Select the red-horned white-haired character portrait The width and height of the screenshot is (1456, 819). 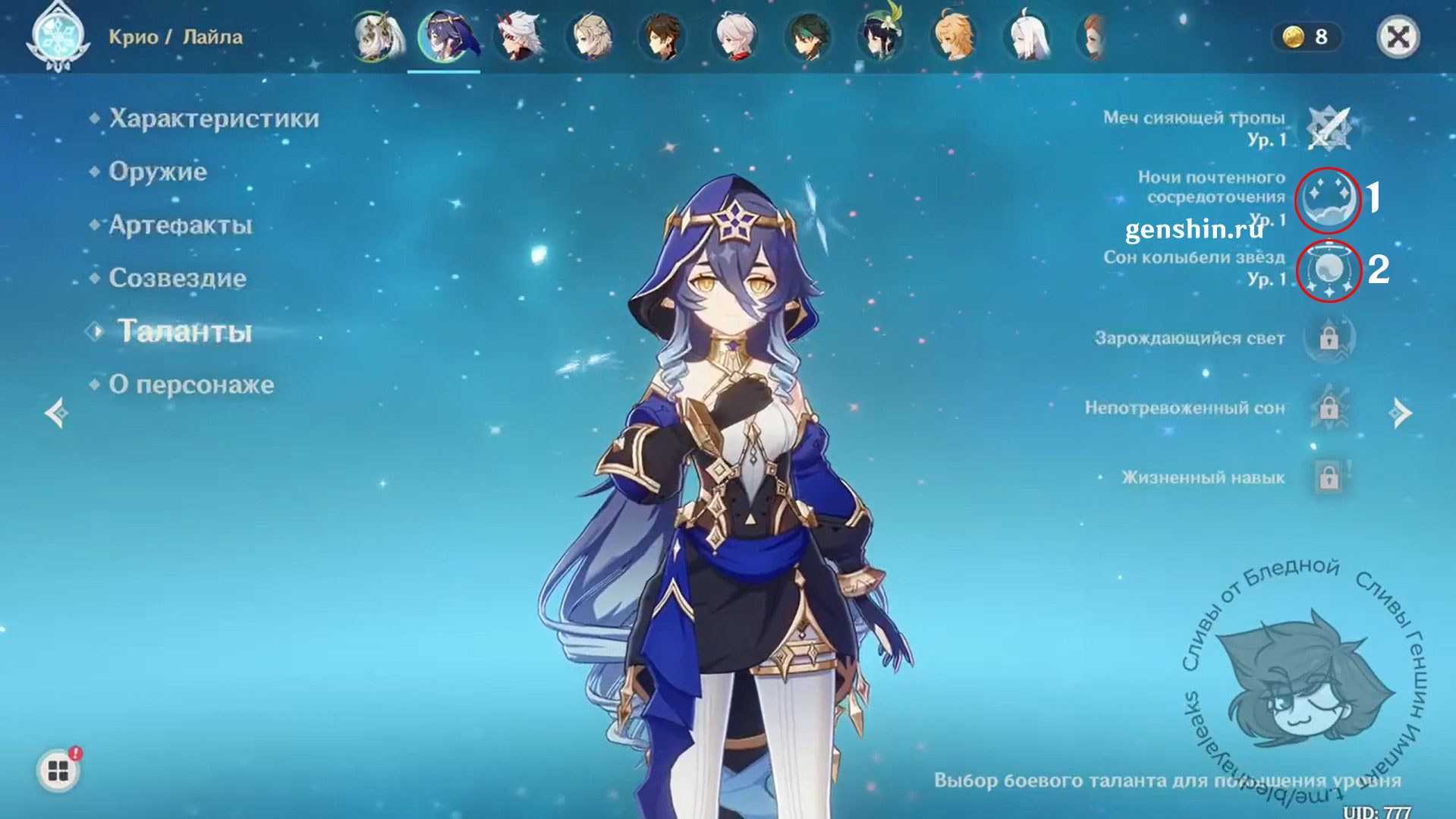[518, 36]
